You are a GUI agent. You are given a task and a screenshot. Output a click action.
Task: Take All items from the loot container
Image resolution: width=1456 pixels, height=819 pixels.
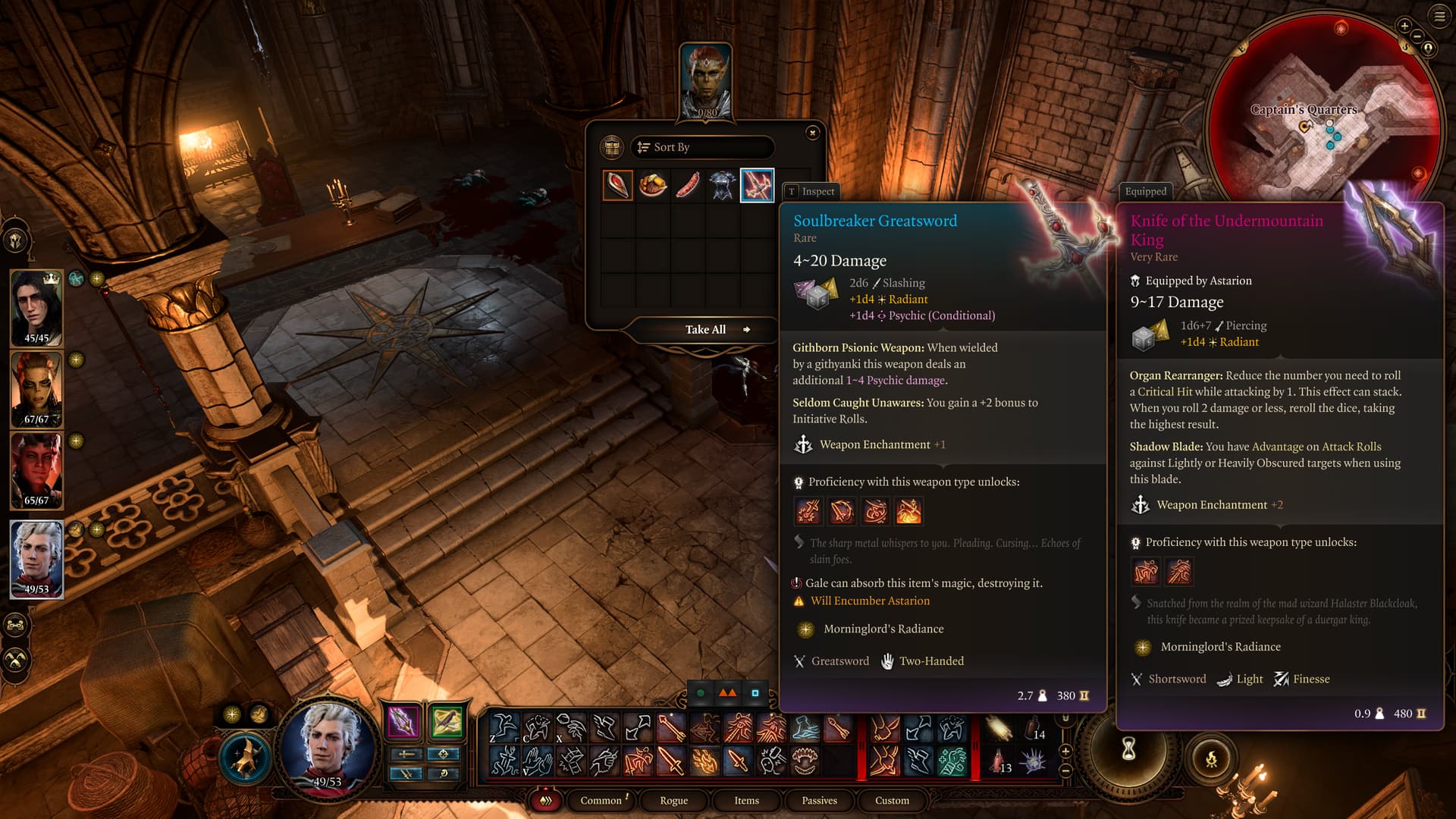point(706,330)
